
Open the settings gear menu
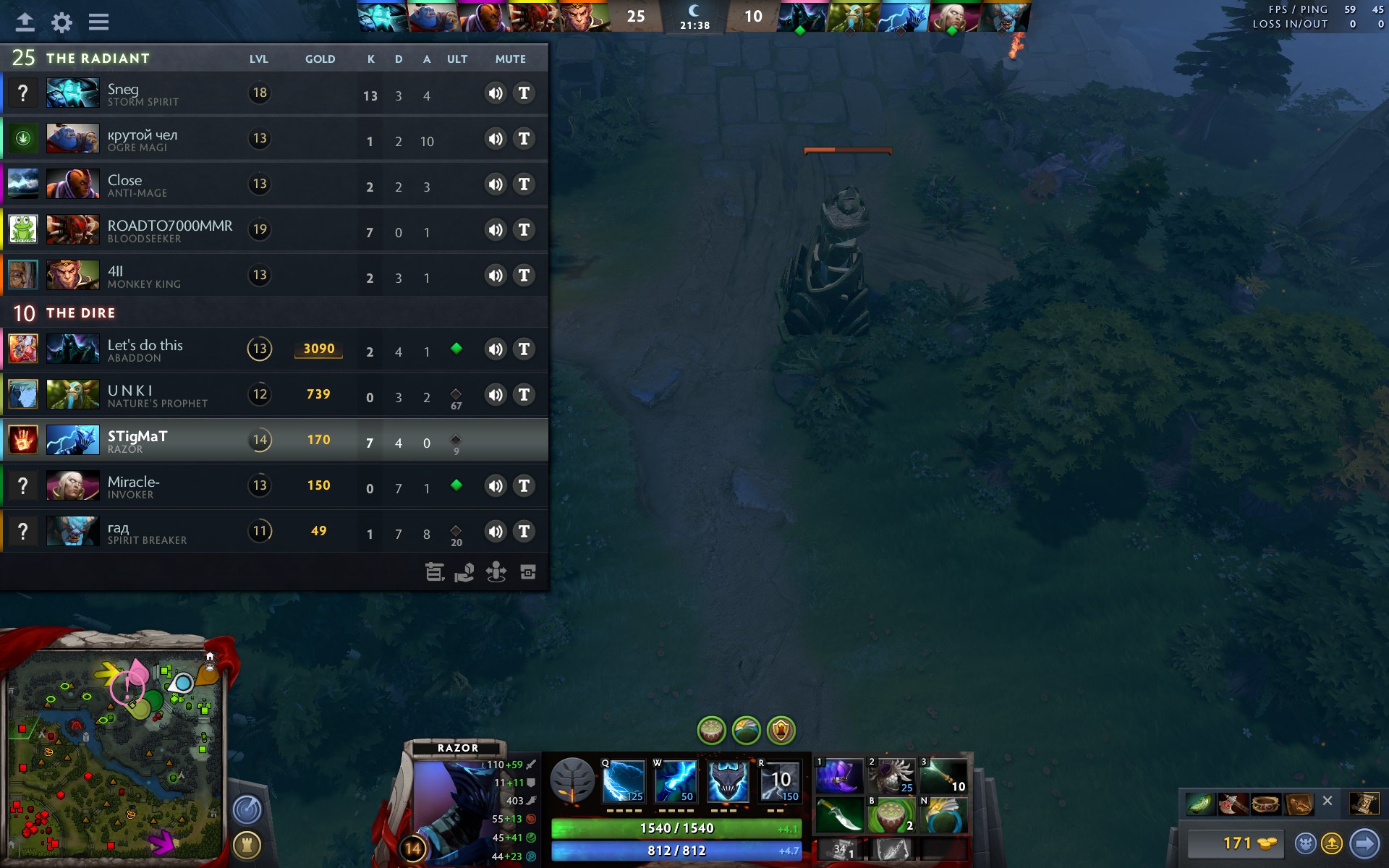(62, 22)
